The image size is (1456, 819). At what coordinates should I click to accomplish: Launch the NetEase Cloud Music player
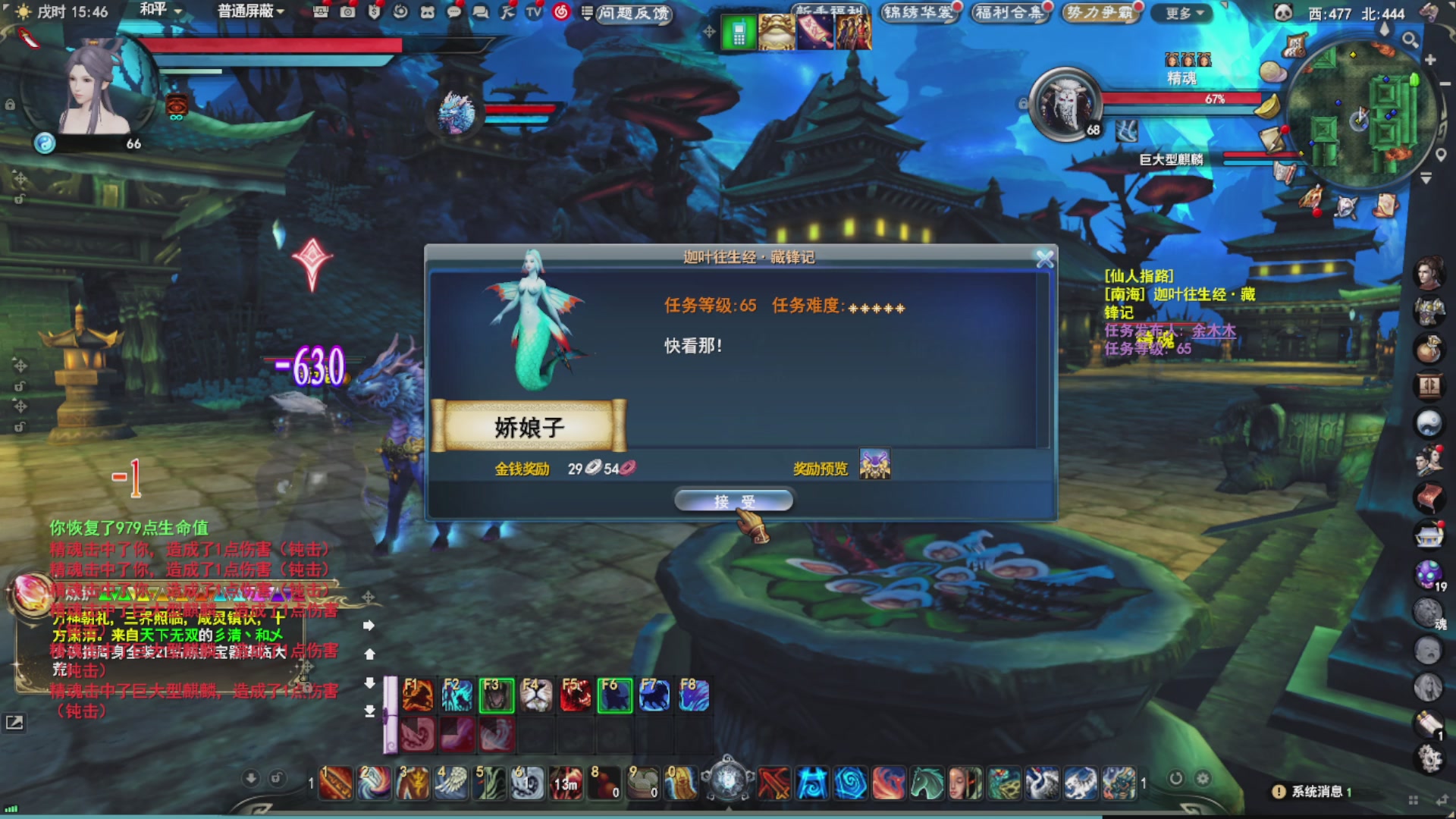point(562,13)
